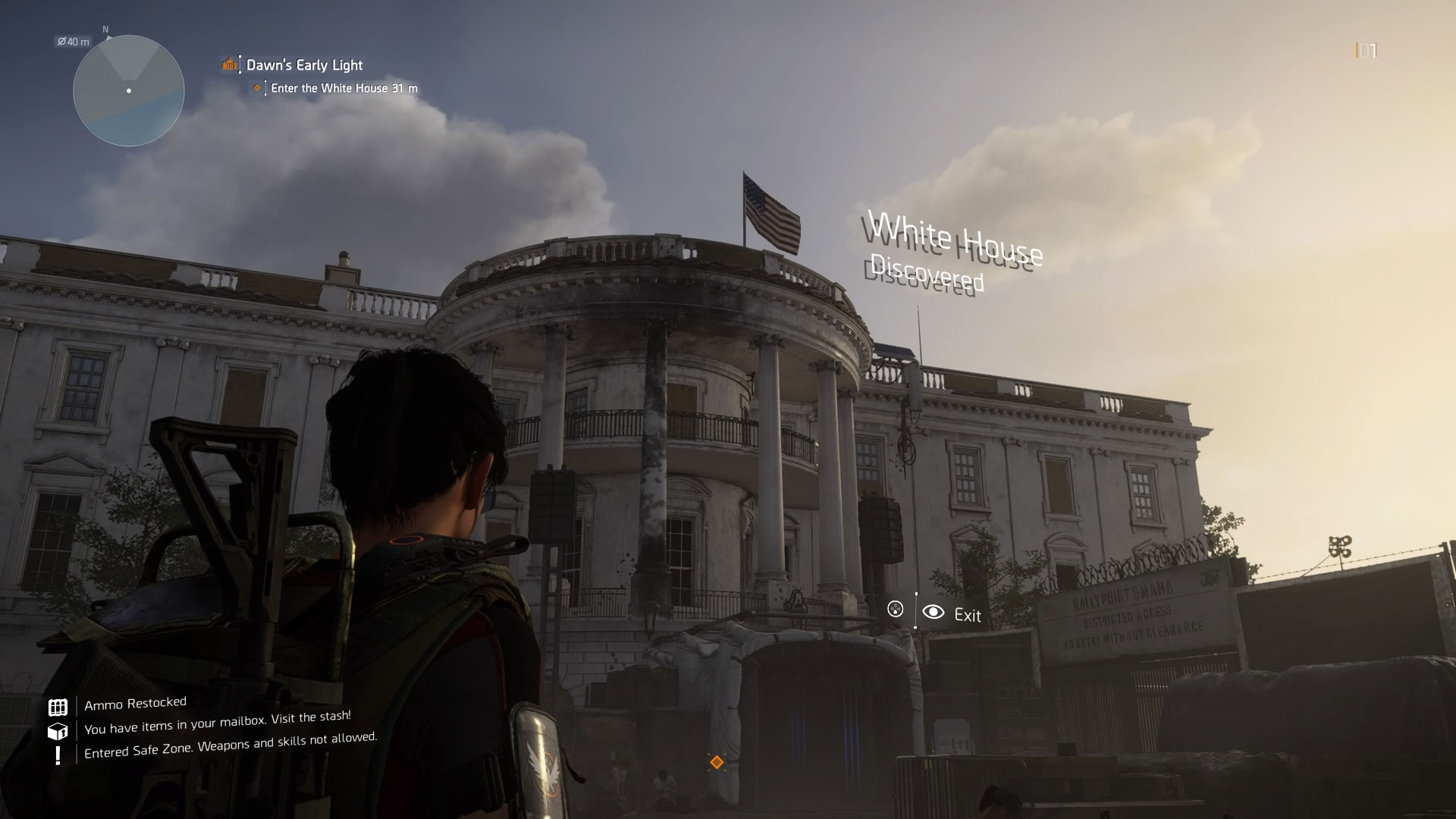
Task: Click the orange waypoint diamond at screen bottom
Action: (x=716, y=761)
